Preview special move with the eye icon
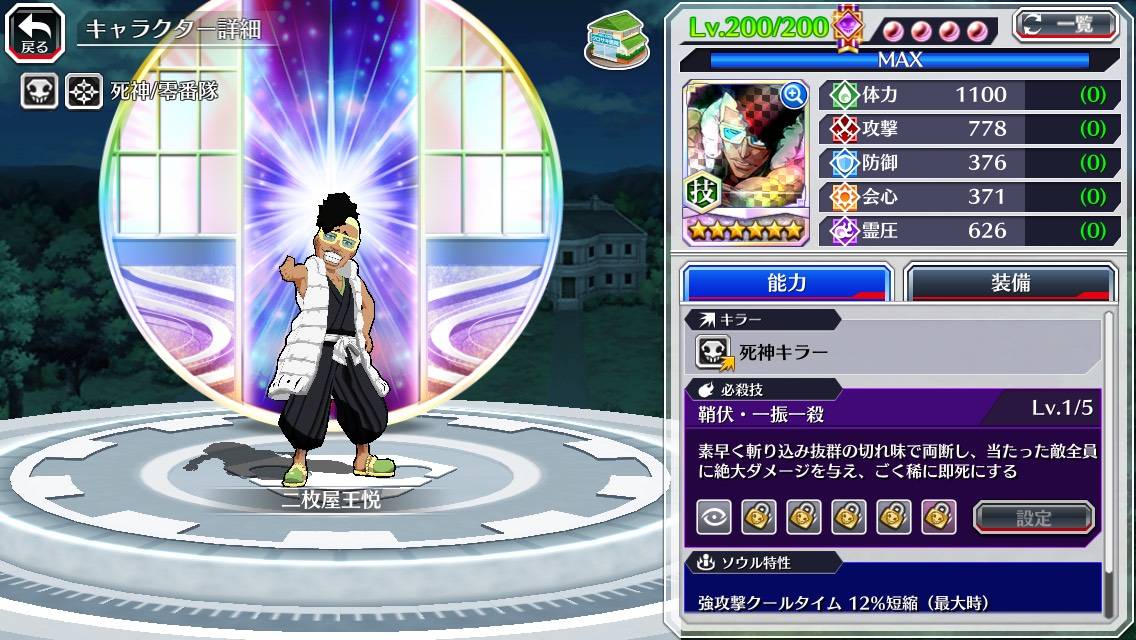 tap(714, 517)
